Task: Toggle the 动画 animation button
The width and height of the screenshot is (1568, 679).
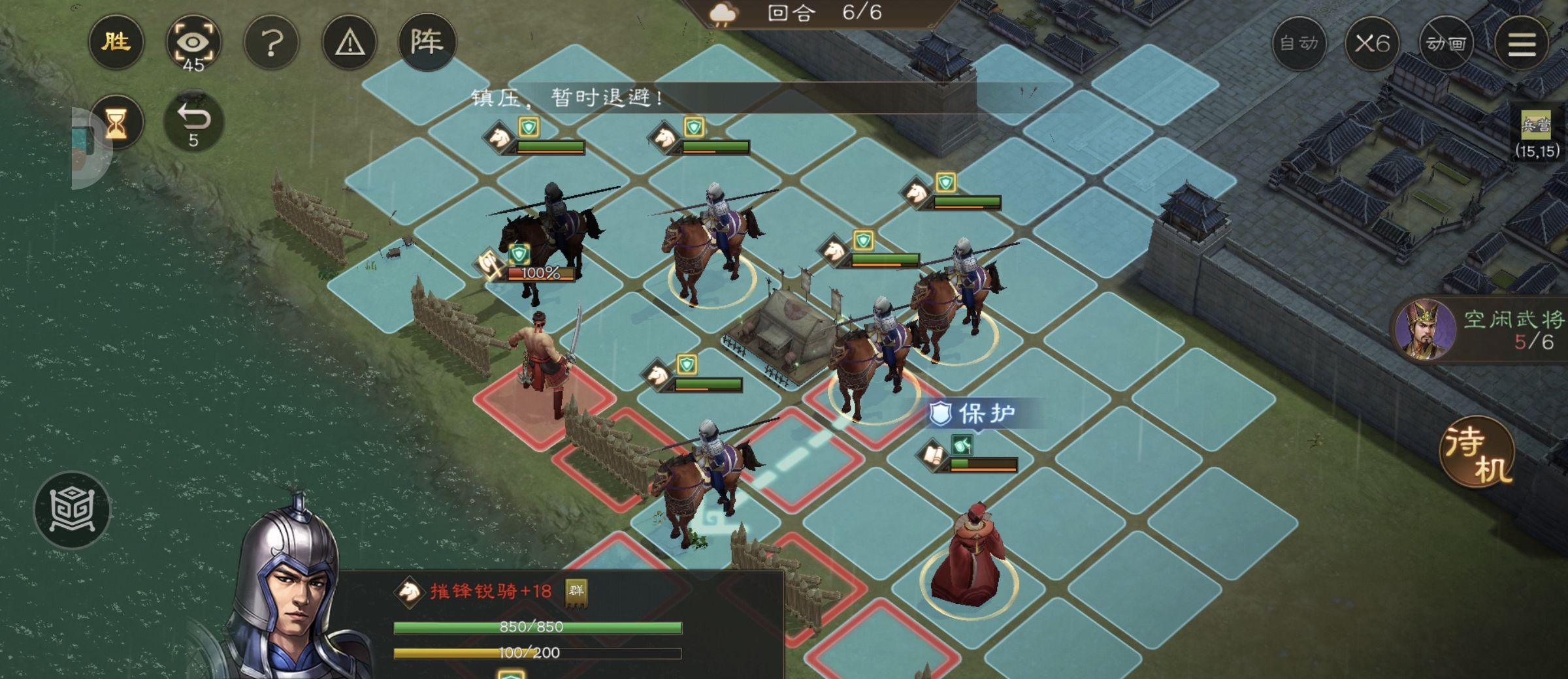Action: click(1446, 44)
